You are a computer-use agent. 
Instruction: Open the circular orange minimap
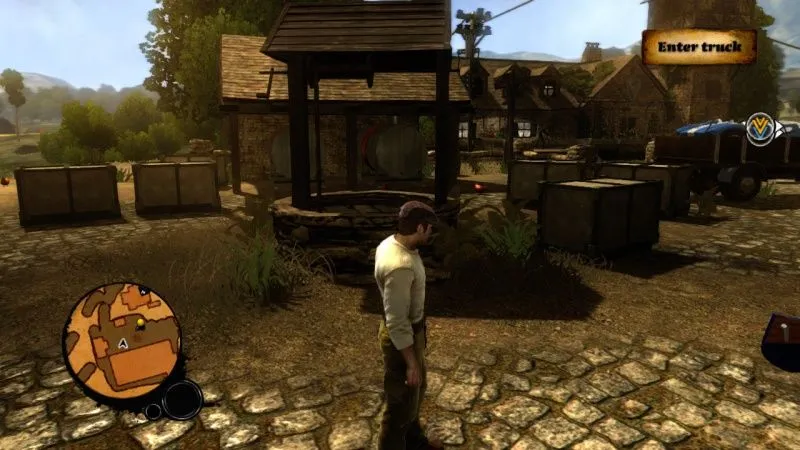click(x=121, y=341)
